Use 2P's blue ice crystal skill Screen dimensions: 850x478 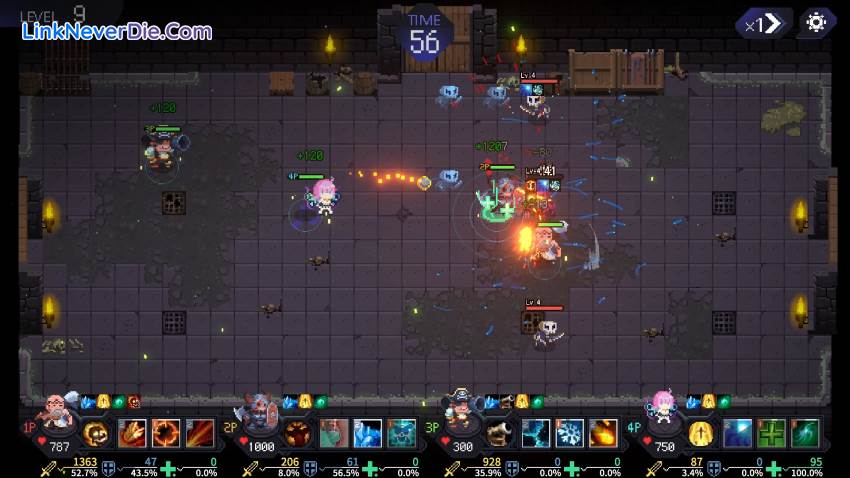(367, 433)
